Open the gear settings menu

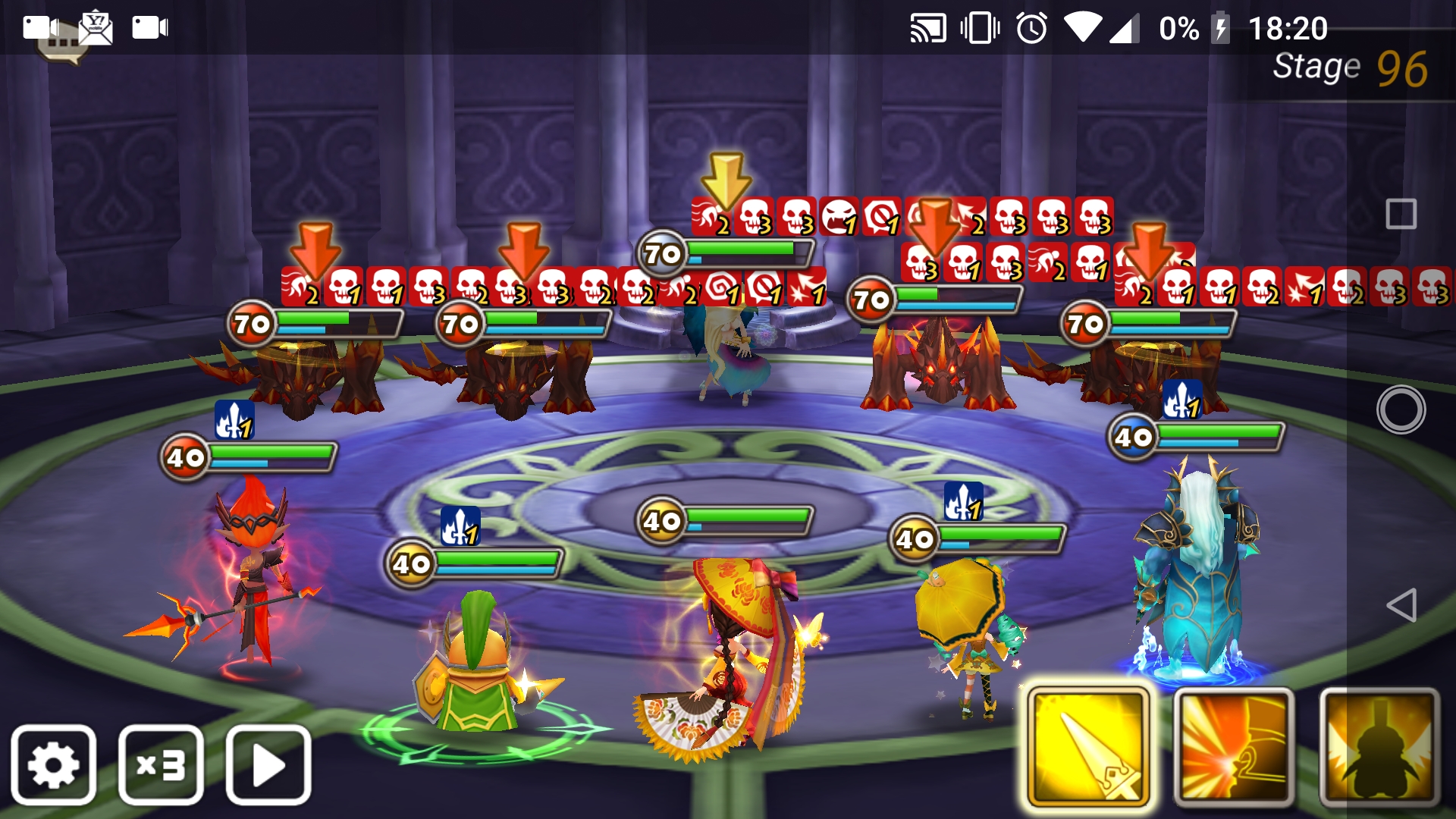tap(53, 764)
